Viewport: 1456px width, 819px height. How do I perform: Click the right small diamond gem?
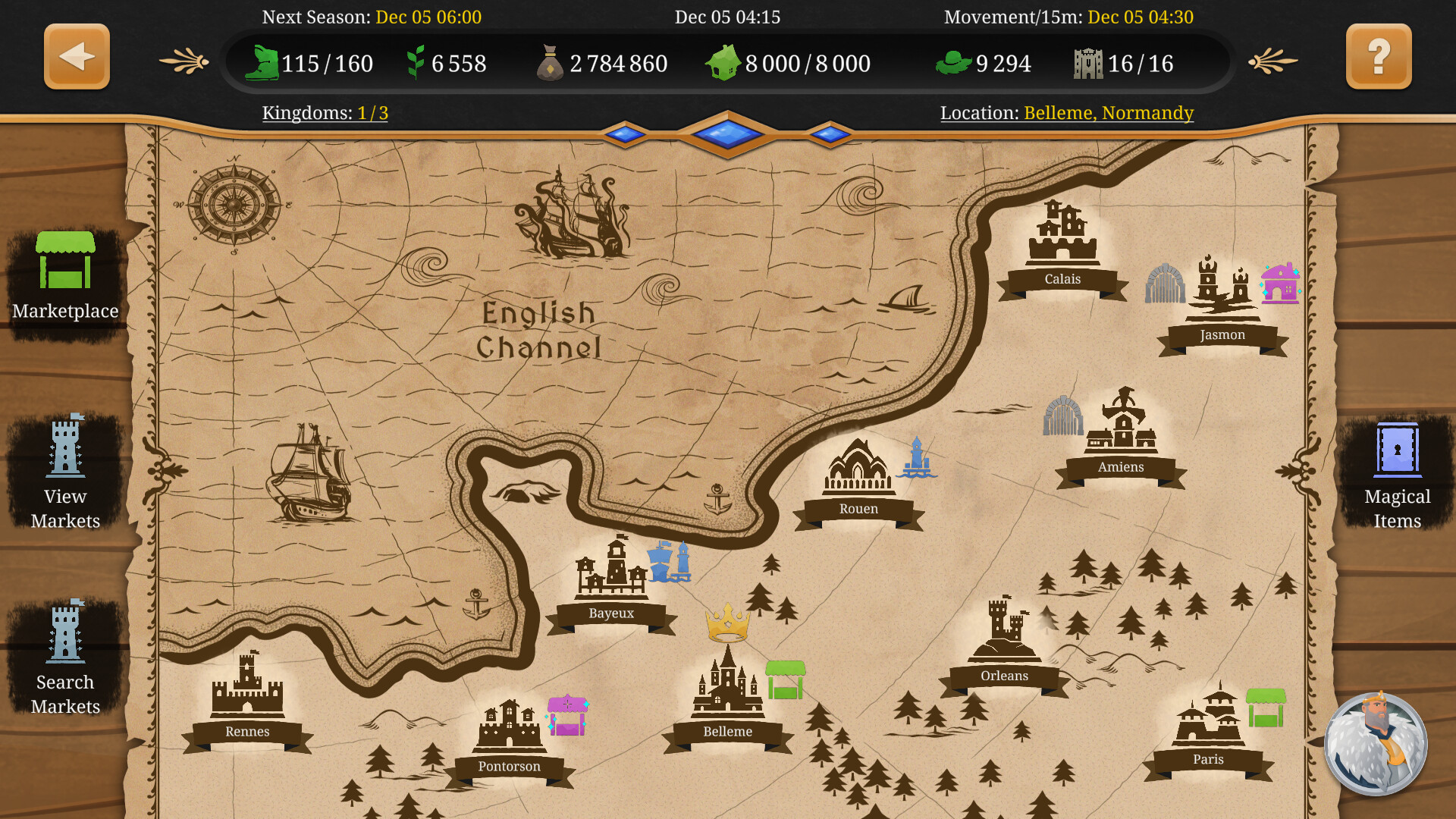coord(831,133)
